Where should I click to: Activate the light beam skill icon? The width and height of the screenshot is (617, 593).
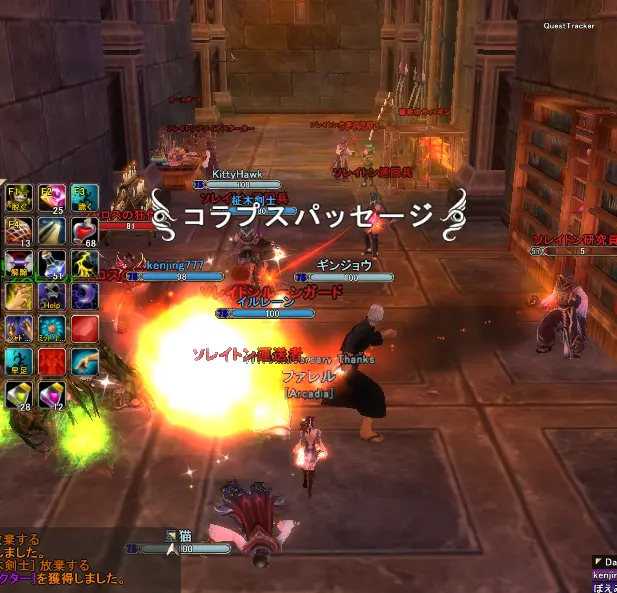tap(53, 232)
